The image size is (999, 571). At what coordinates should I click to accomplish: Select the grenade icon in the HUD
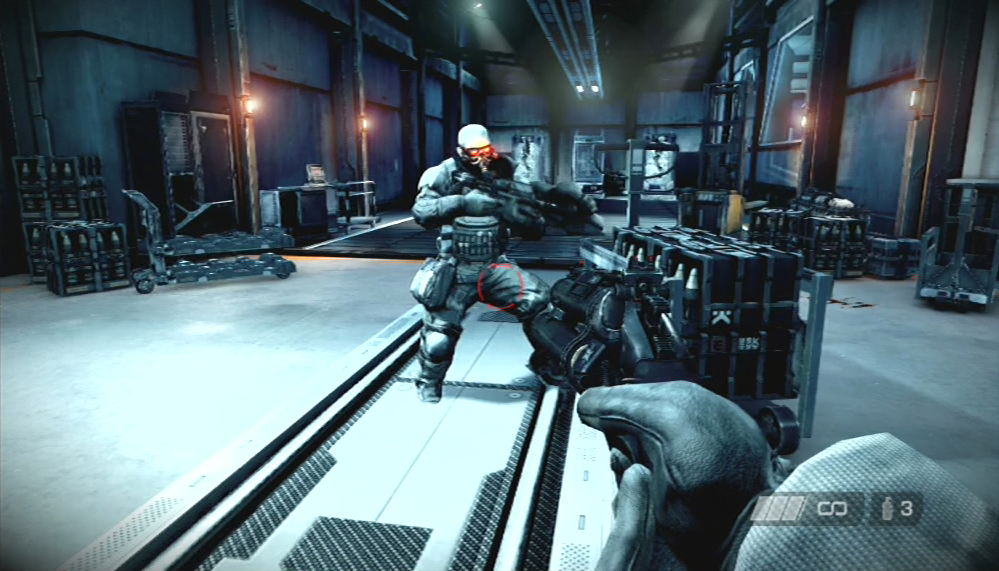[x=888, y=508]
